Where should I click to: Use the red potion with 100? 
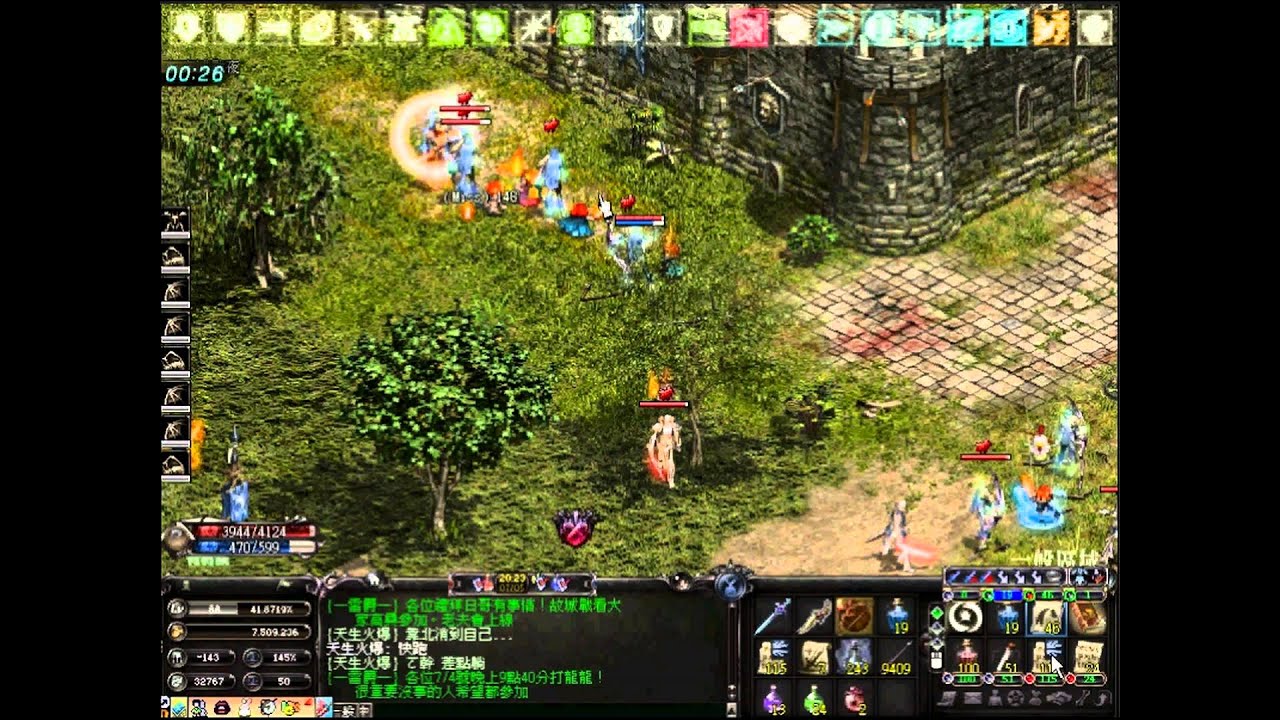pyautogui.click(x=966, y=657)
